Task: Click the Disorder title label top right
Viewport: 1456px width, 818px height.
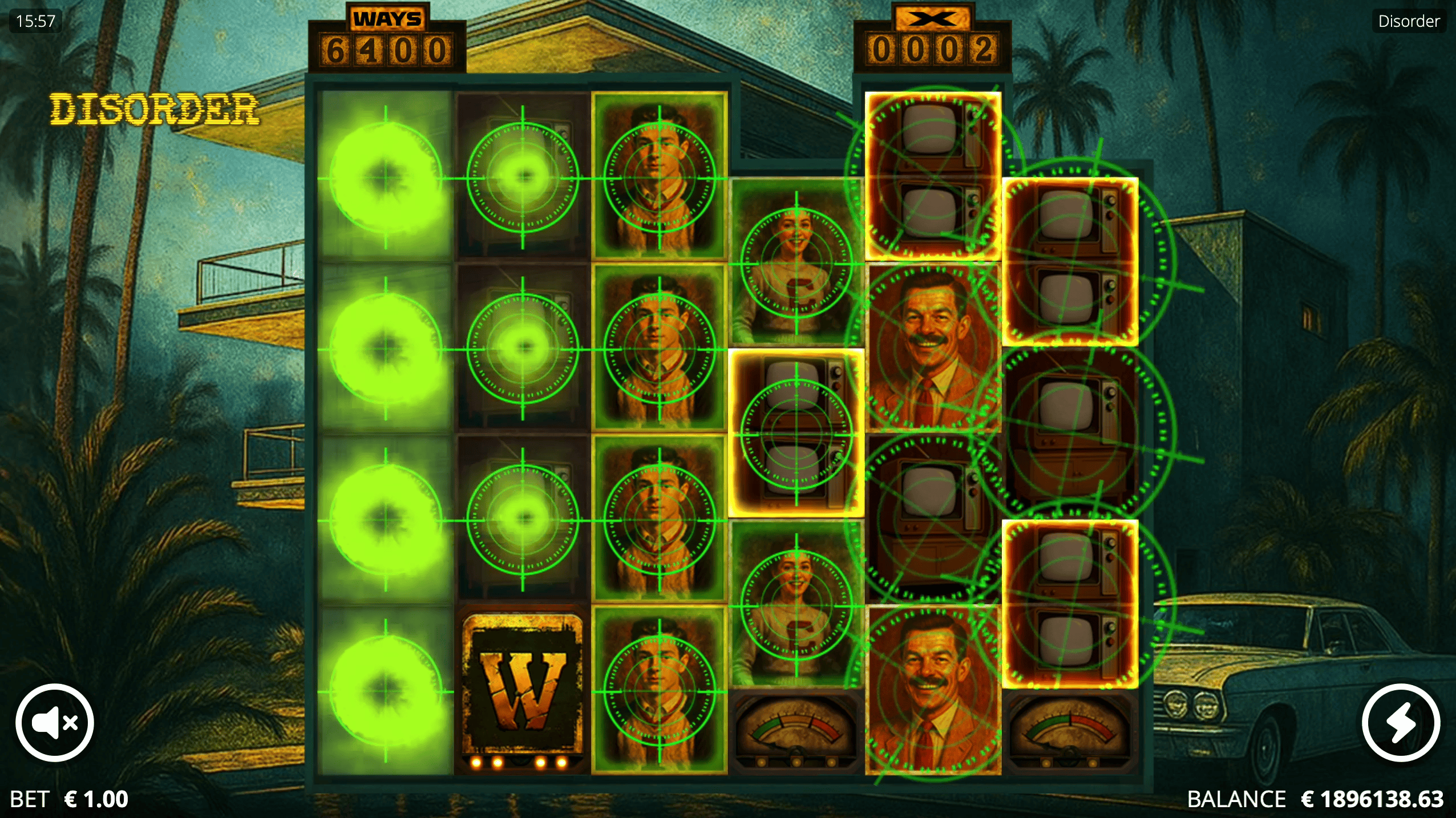Action: point(1408,21)
